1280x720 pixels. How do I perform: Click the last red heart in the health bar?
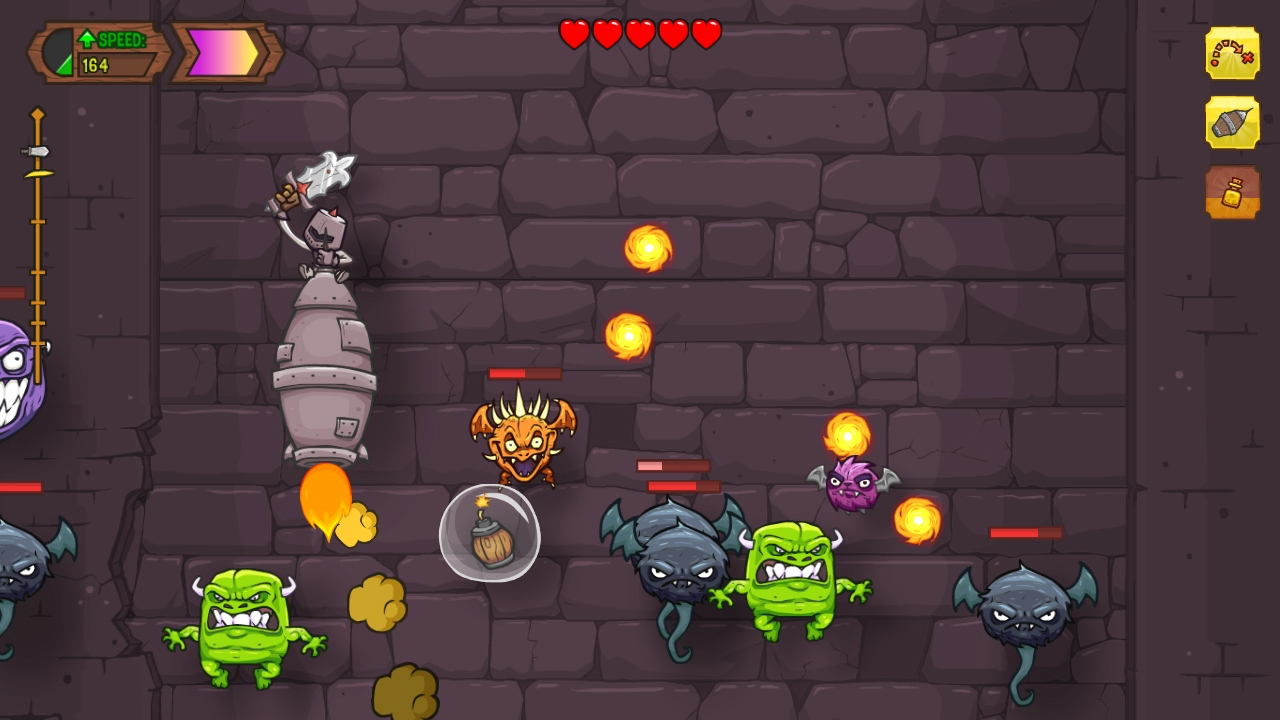pos(705,33)
